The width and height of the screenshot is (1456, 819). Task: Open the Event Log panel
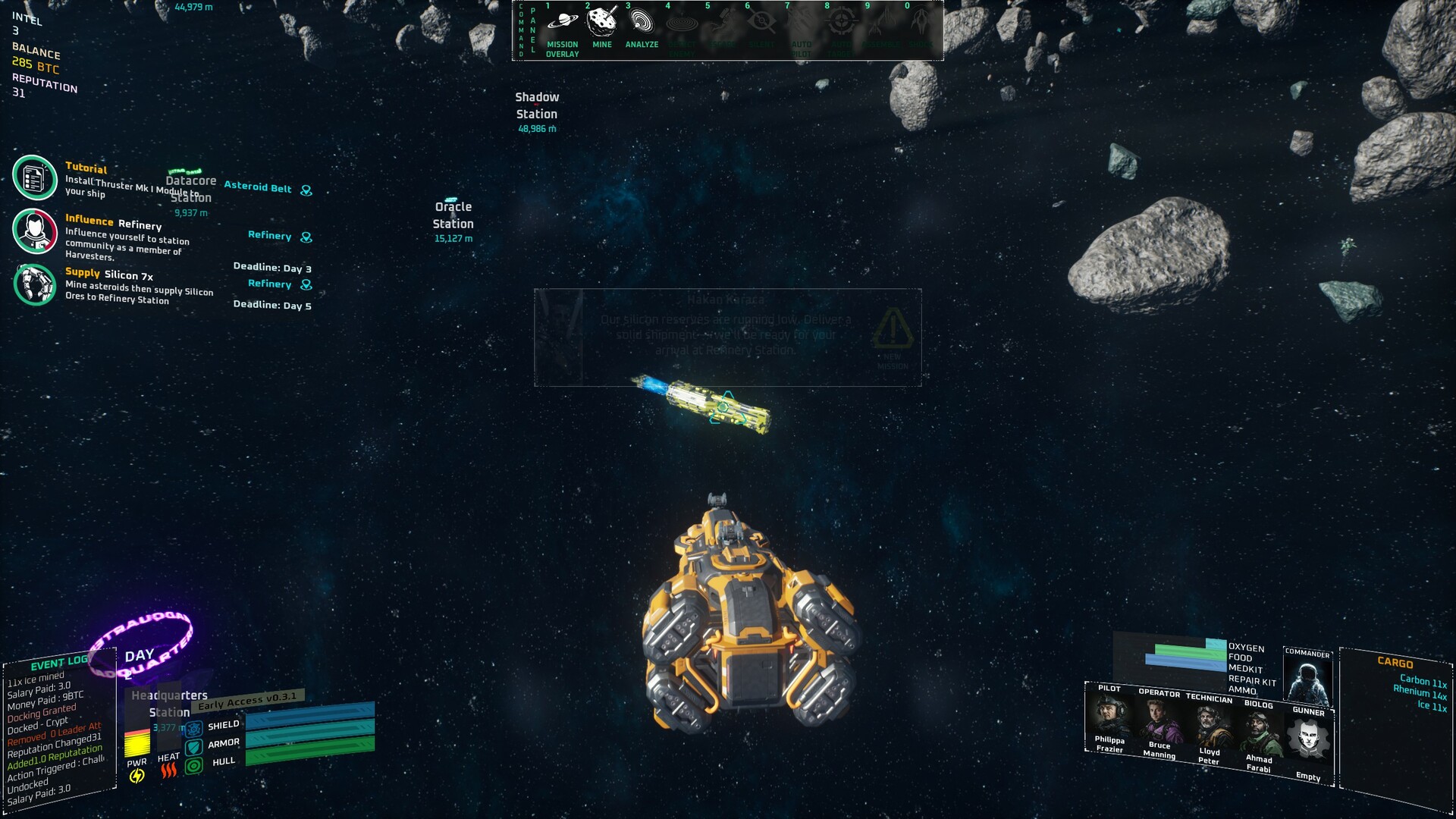click(x=59, y=664)
